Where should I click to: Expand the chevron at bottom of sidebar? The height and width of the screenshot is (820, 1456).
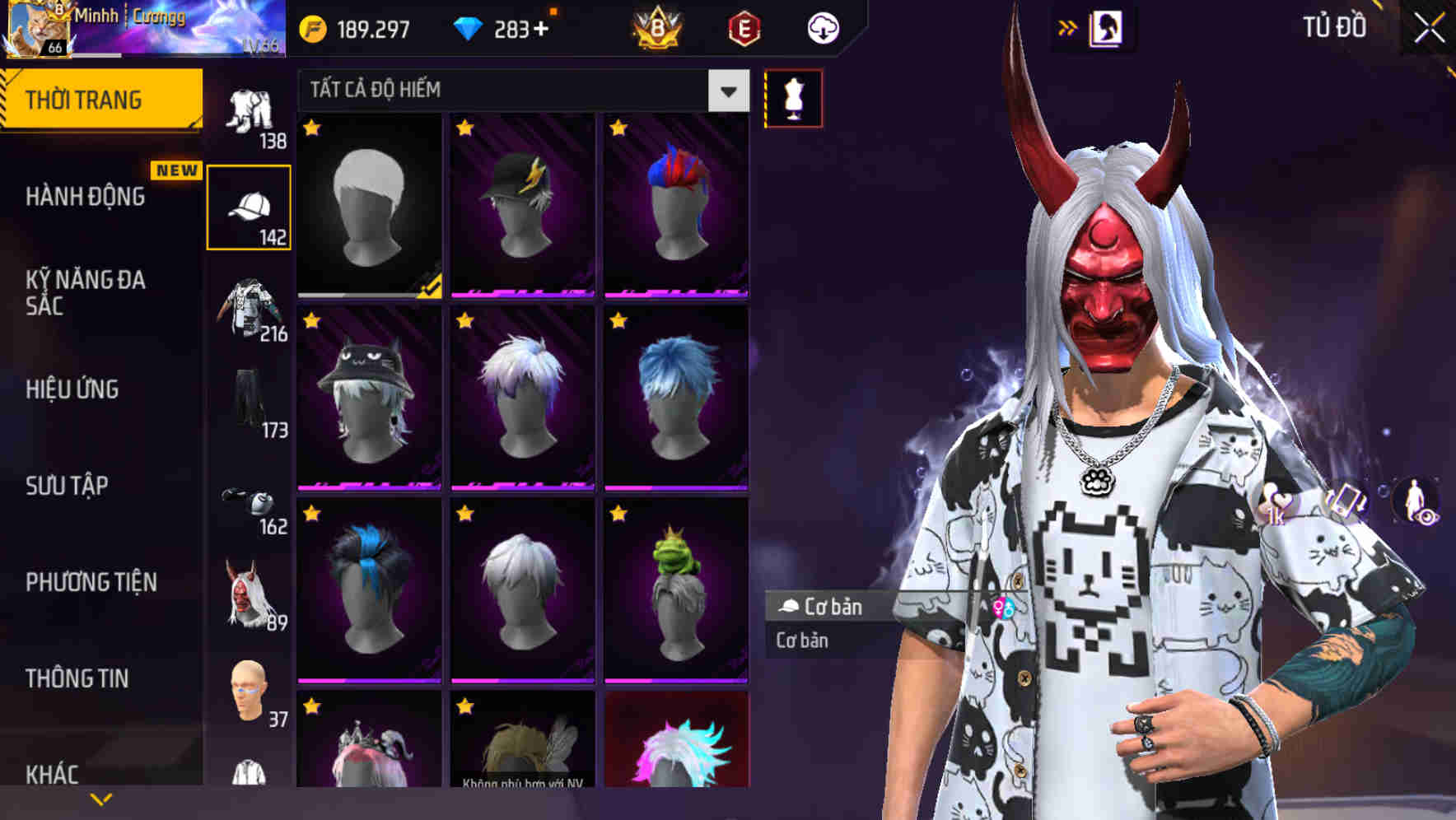point(100,798)
